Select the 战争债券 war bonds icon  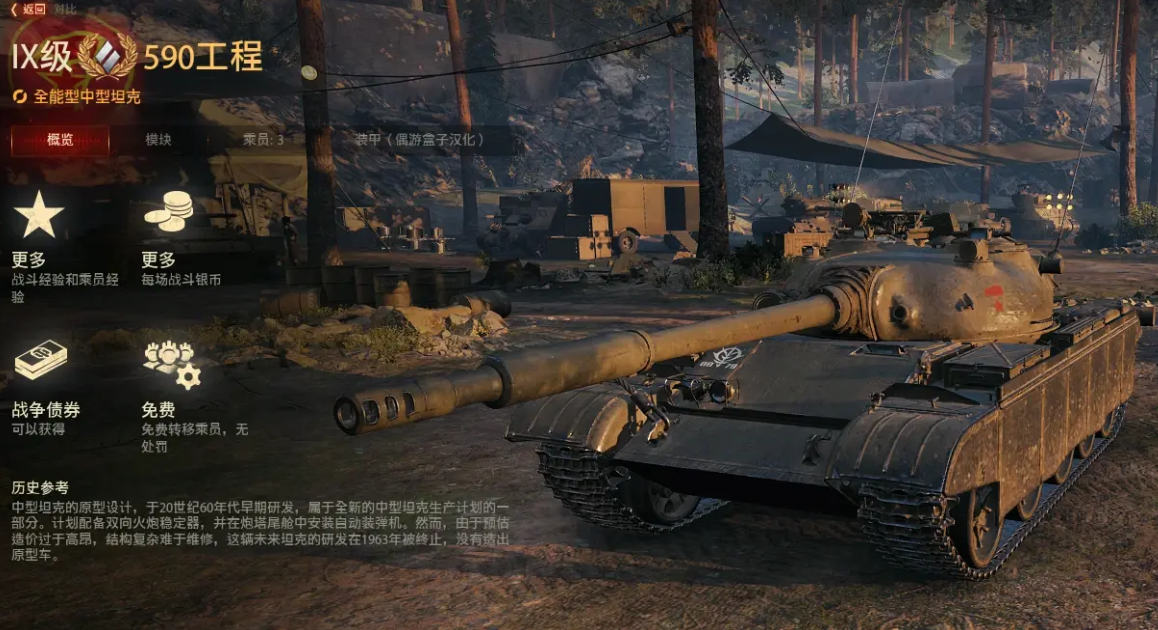click(x=40, y=362)
